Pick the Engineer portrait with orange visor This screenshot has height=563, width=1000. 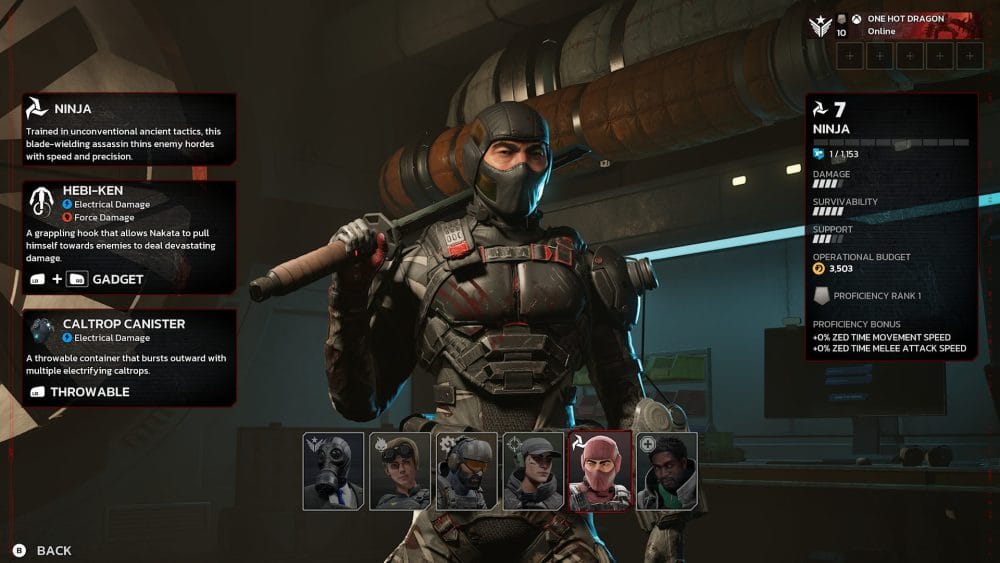[466, 471]
